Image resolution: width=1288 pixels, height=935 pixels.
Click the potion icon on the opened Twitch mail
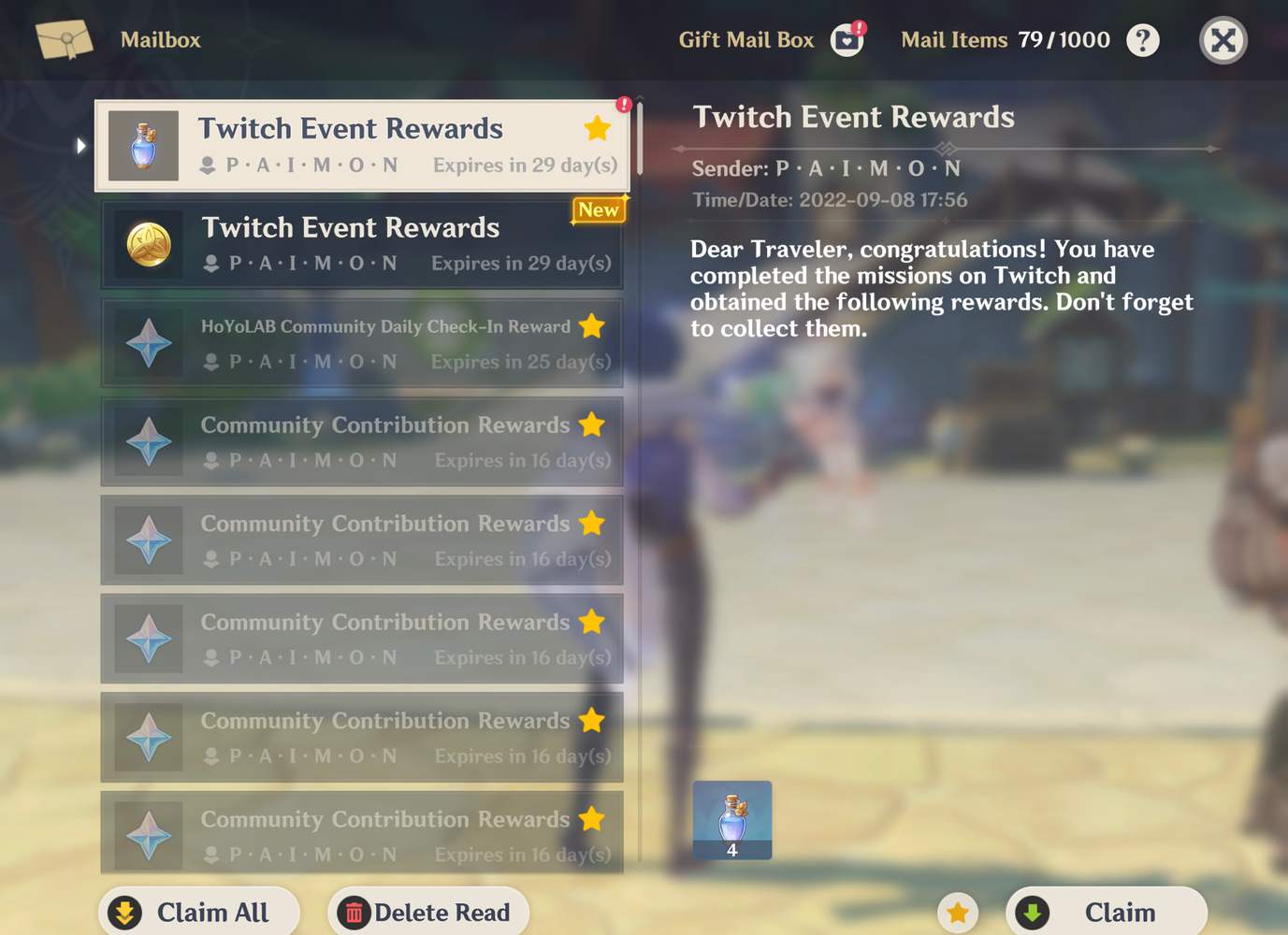(x=143, y=145)
